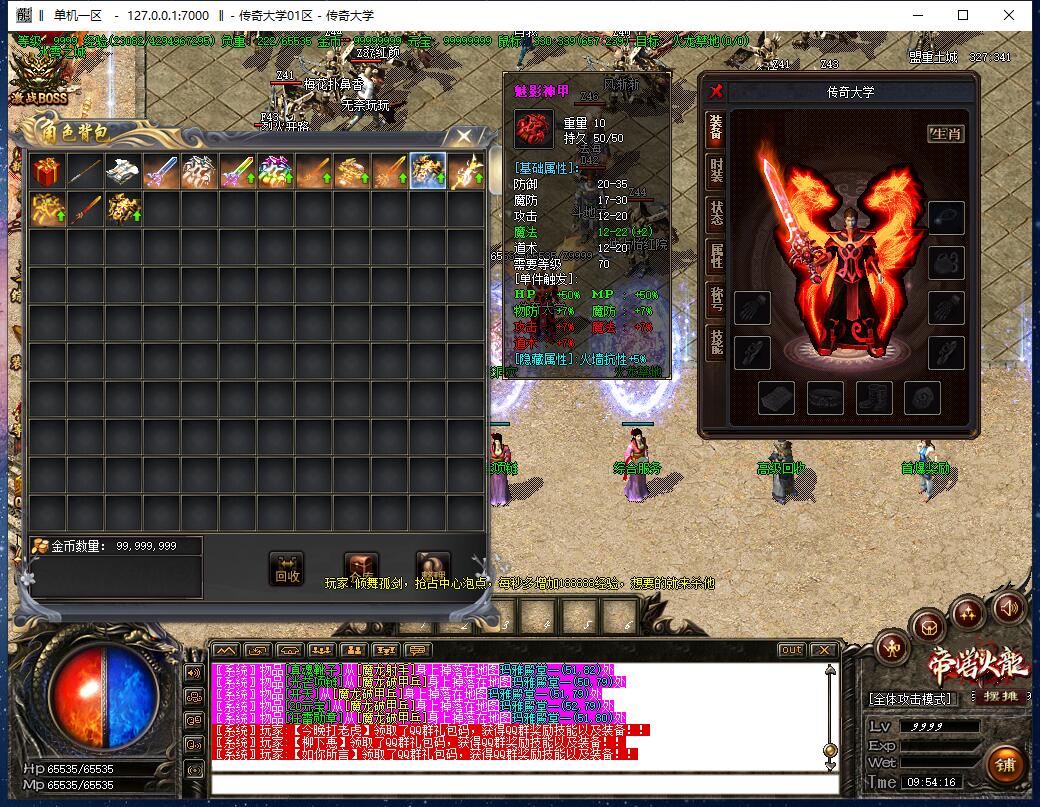The image size is (1040, 807).
Task: Select the 装备 equipment tab
Action: point(716,127)
